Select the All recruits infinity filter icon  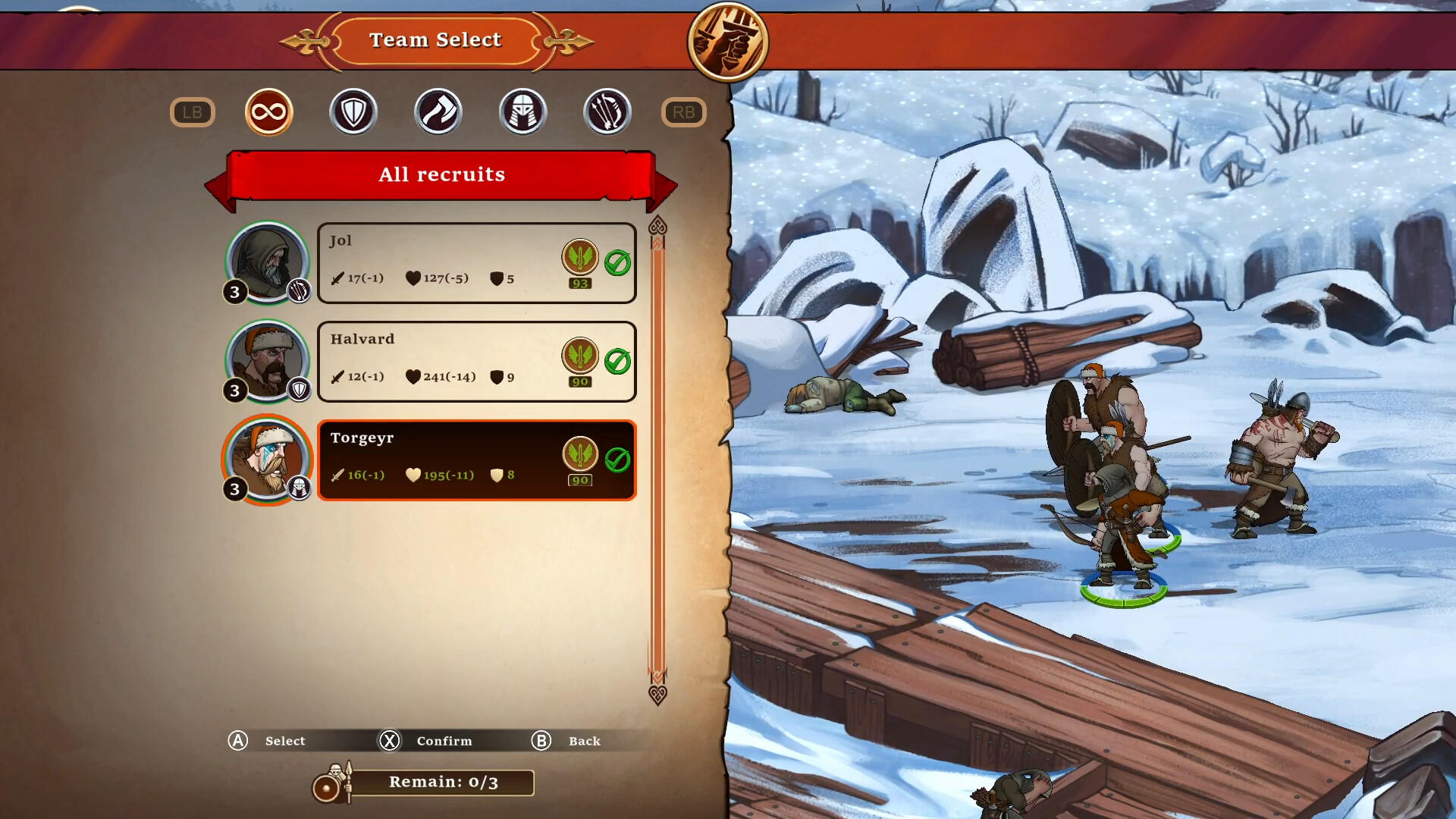tap(268, 111)
